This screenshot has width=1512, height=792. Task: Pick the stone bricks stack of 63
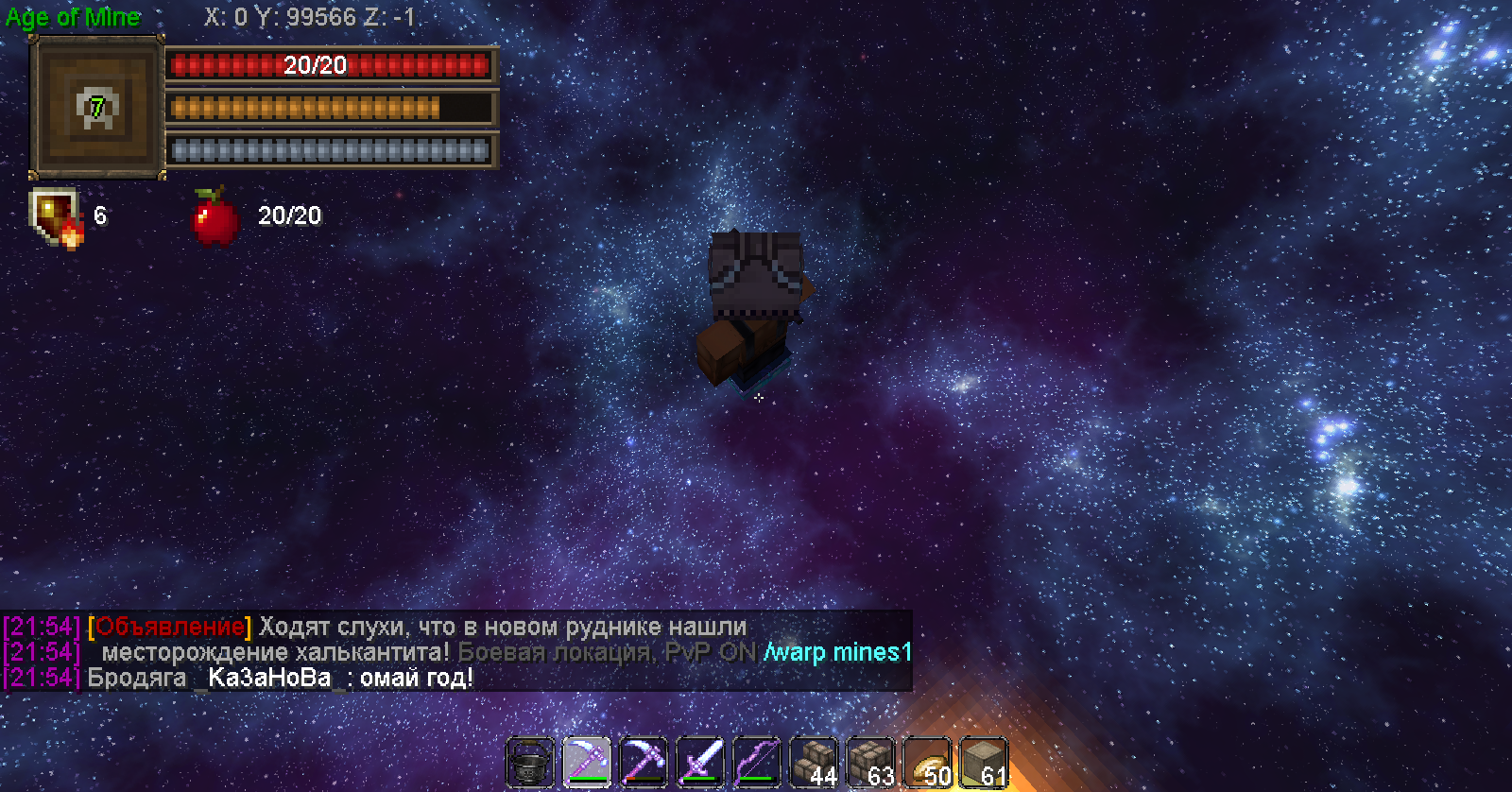pos(870,762)
